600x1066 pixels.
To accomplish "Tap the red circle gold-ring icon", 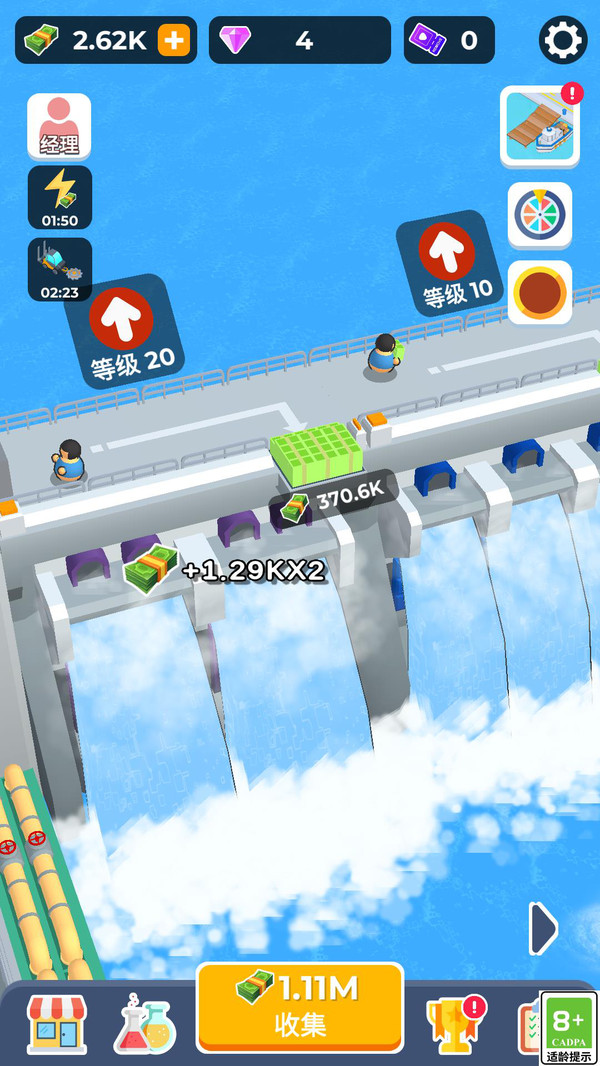I will point(540,292).
